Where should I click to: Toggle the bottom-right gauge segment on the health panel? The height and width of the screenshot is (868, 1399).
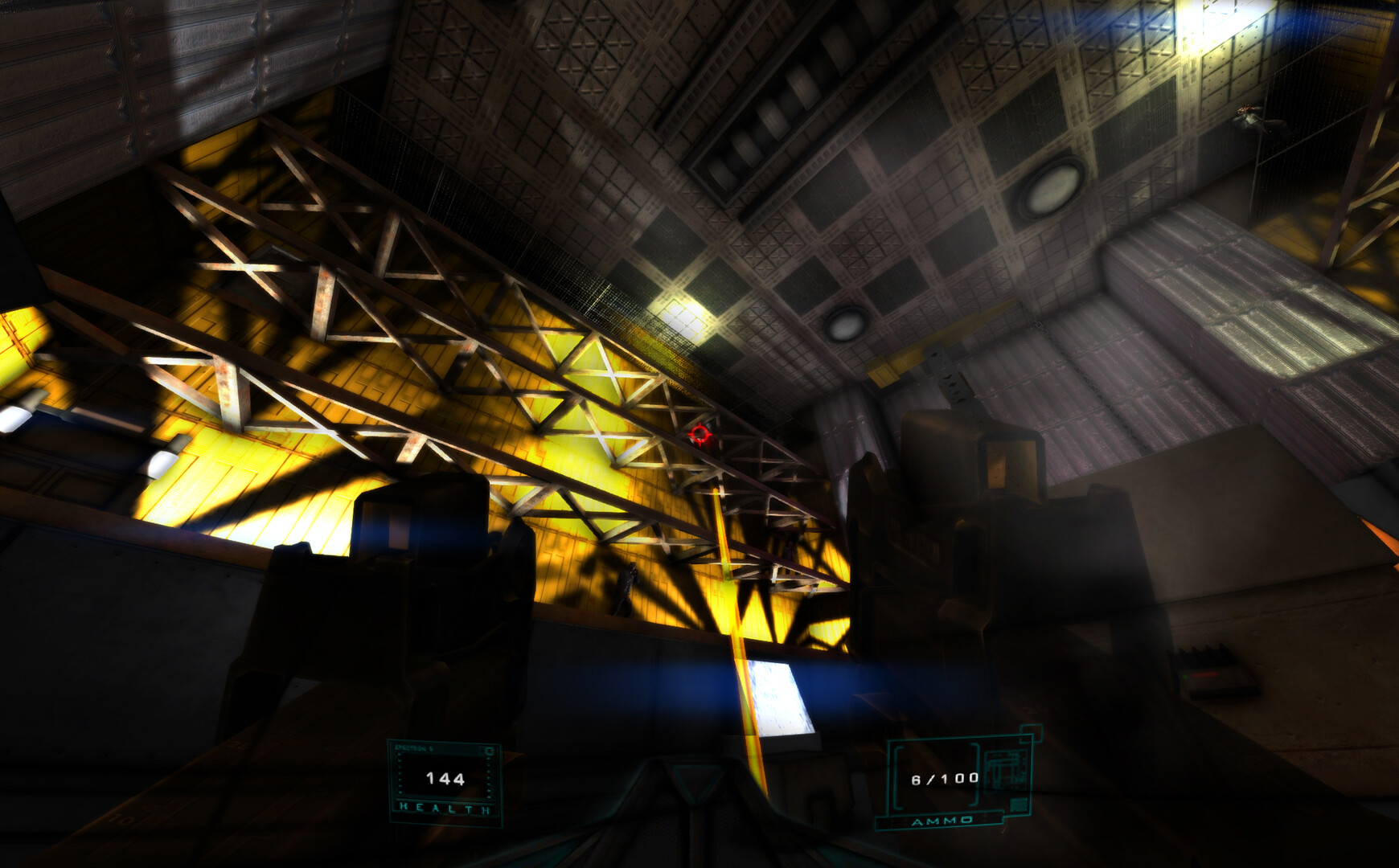click(489, 796)
